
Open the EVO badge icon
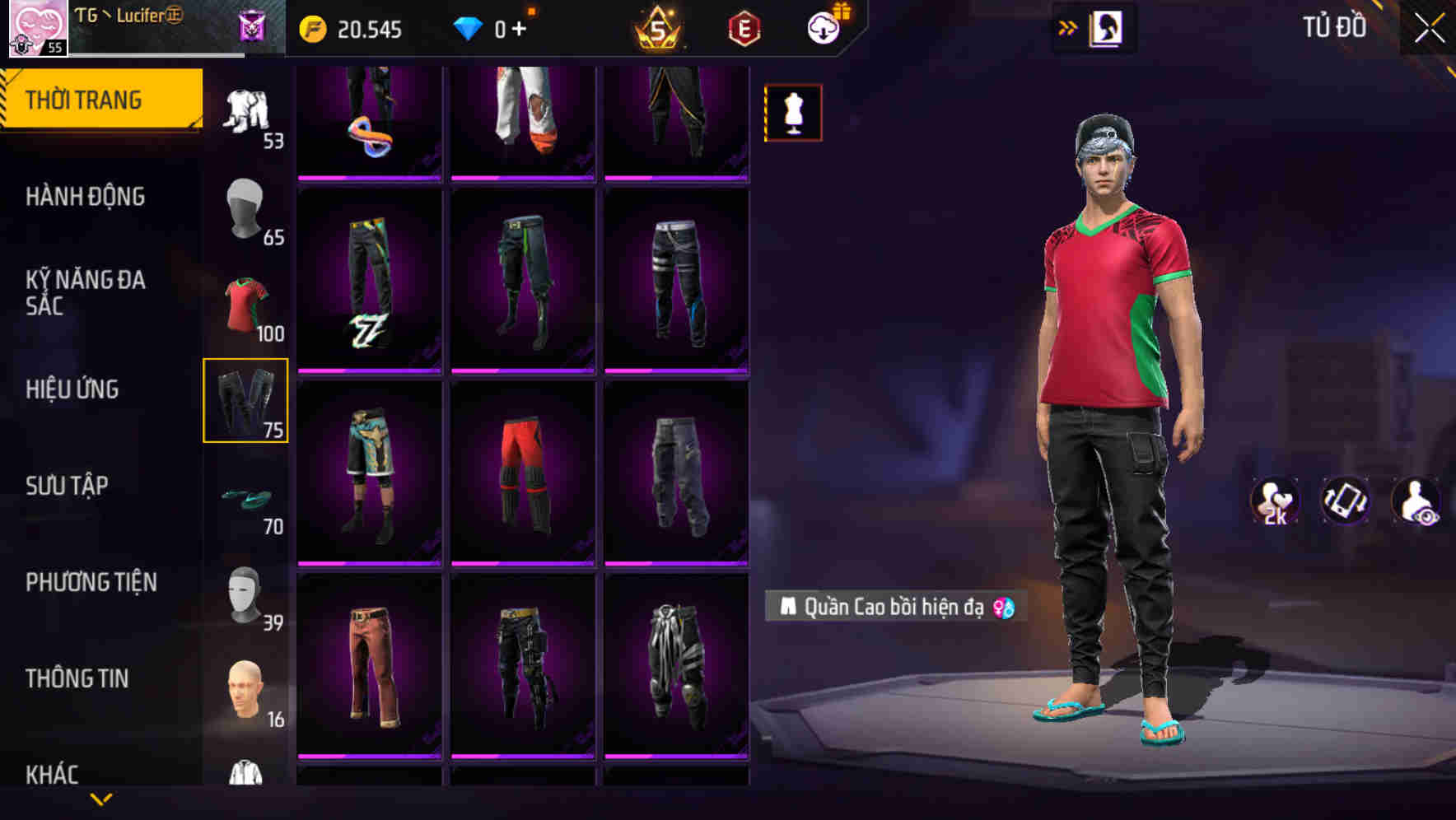pyautogui.click(x=742, y=28)
